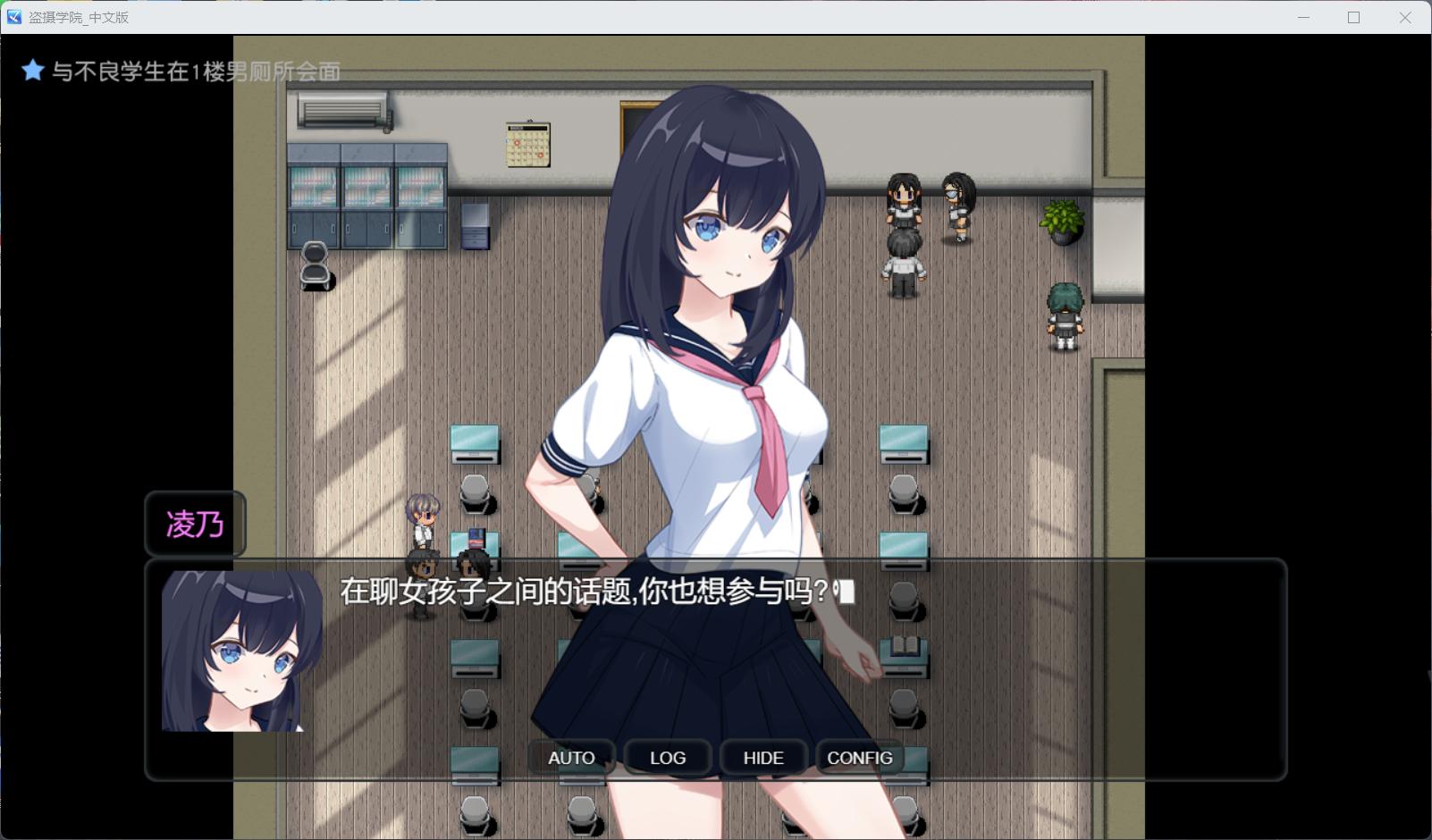Open the CONFIG settings
The height and width of the screenshot is (840, 1432).
pos(859,758)
